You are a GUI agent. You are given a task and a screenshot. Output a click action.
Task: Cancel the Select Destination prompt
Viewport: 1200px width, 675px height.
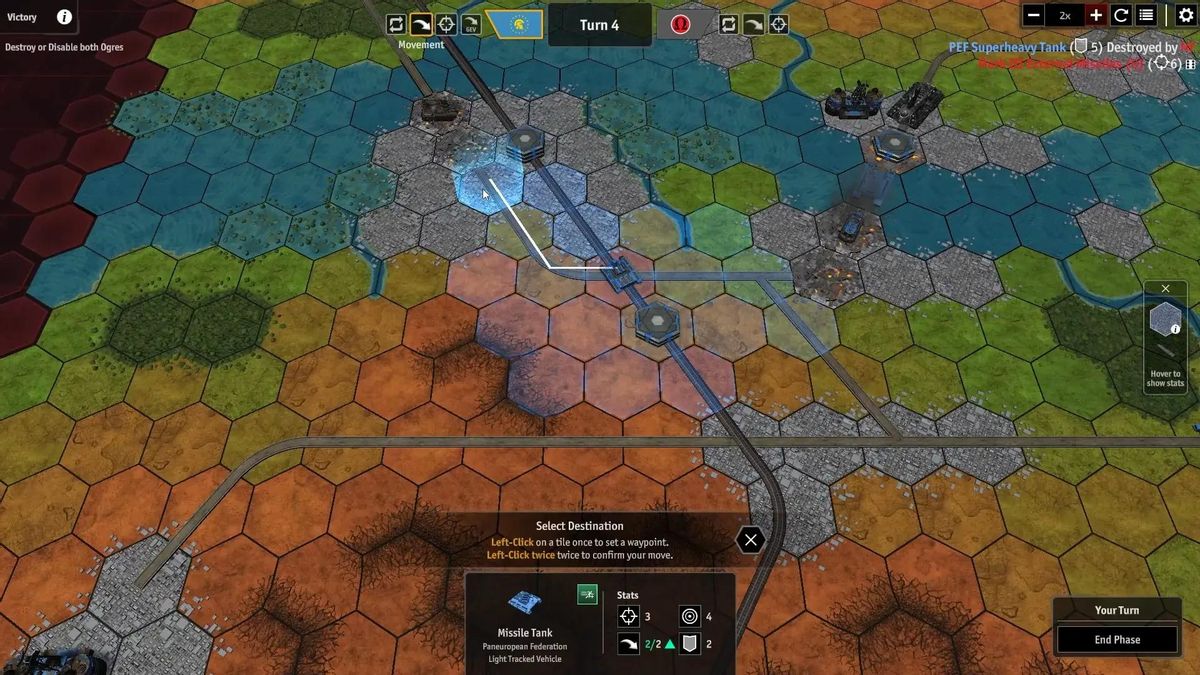click(750, 540)
